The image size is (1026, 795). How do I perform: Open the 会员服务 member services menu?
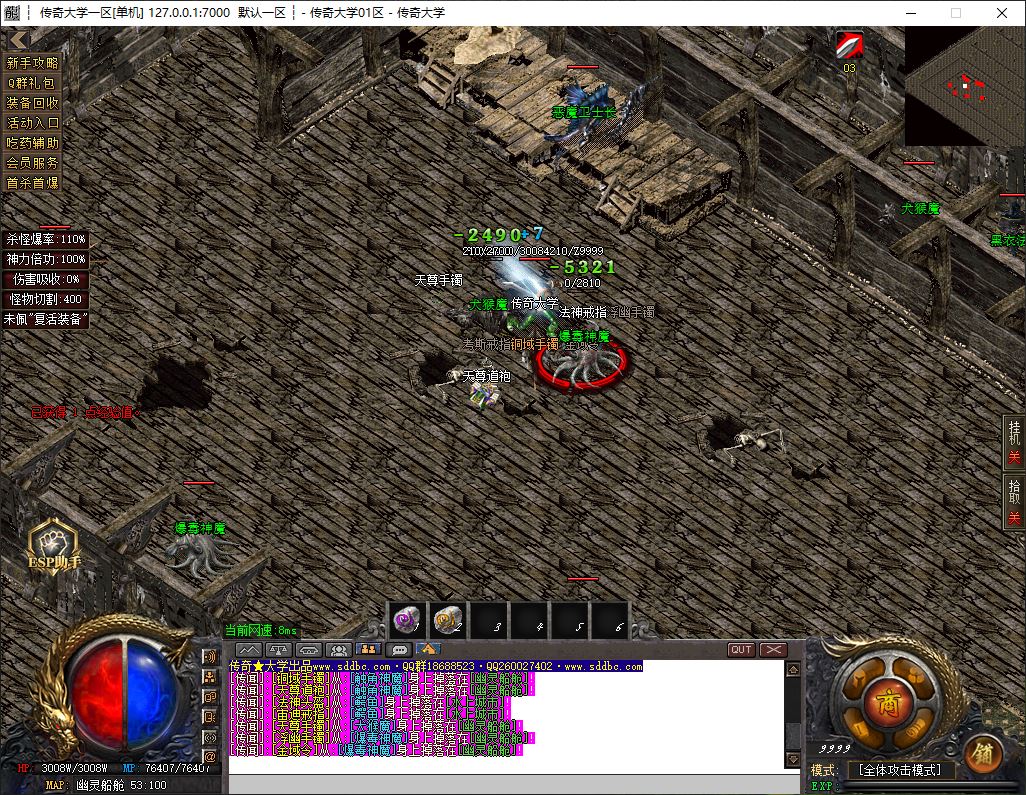(33, 163)
